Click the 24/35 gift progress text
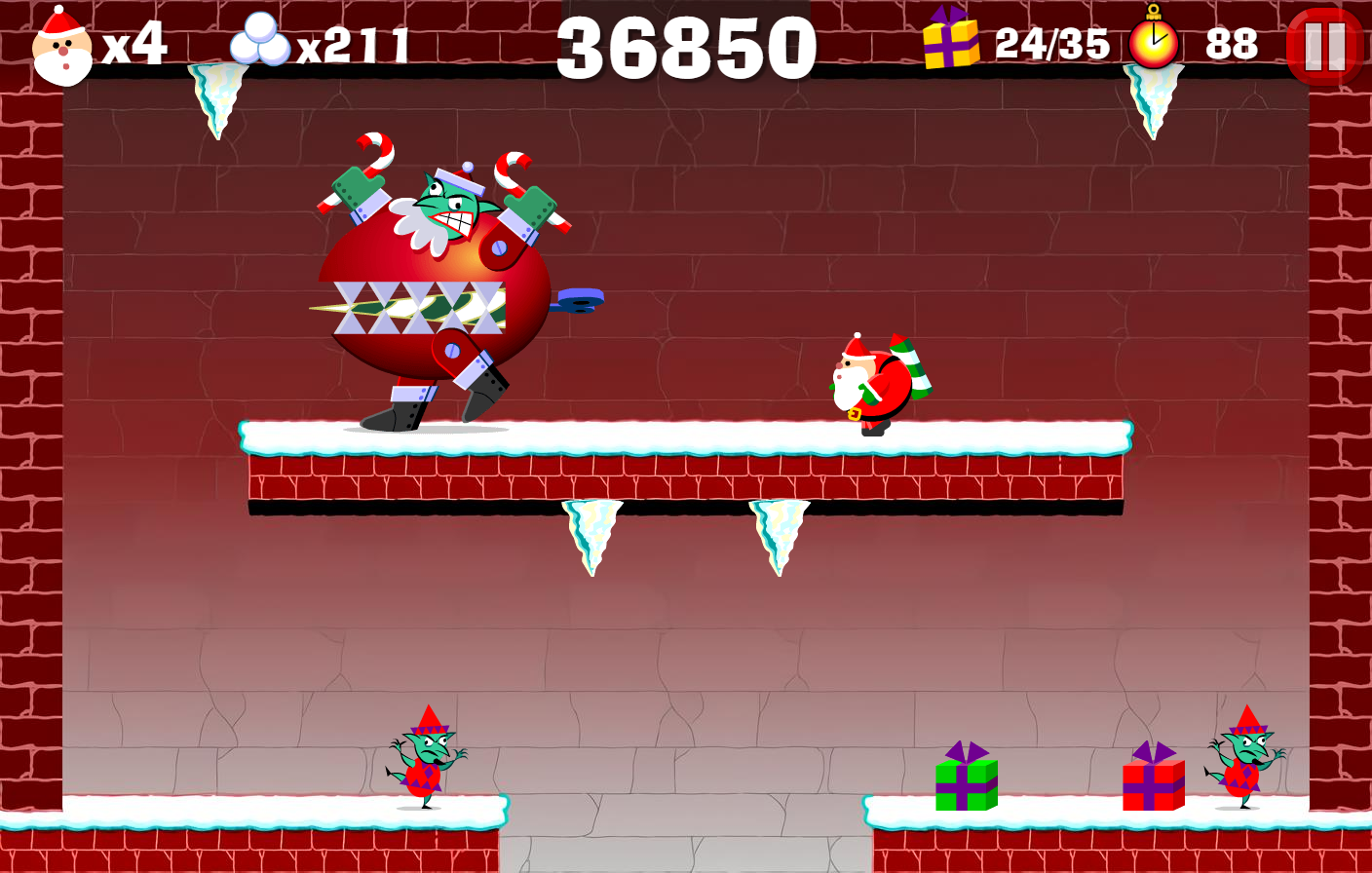Viewport: 1372px width, 873px height. [x=1052, y=43]
